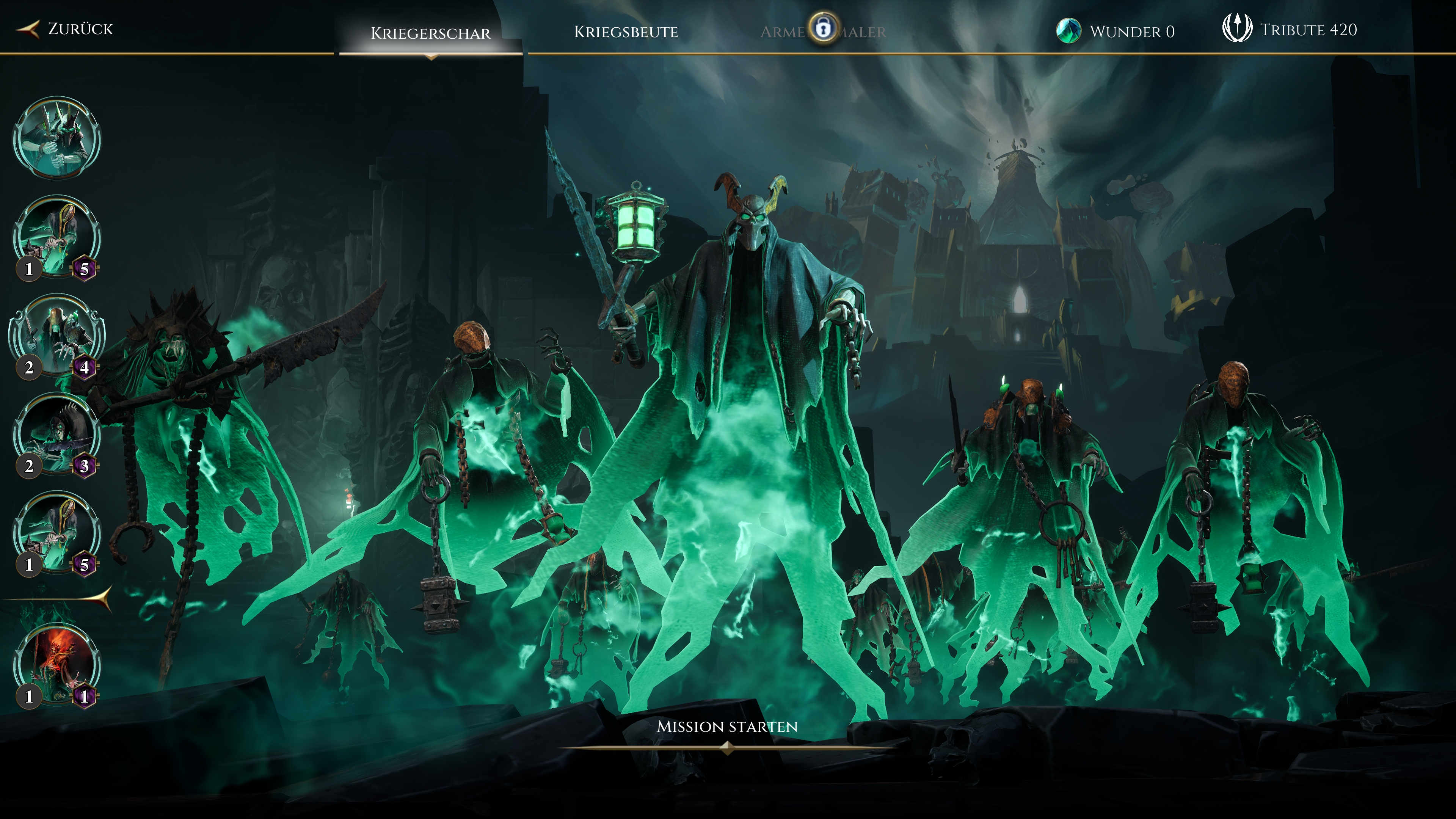Select the locked Armeemaler tab
Viewport: 1456px width, 819px height.
point(823,31)
